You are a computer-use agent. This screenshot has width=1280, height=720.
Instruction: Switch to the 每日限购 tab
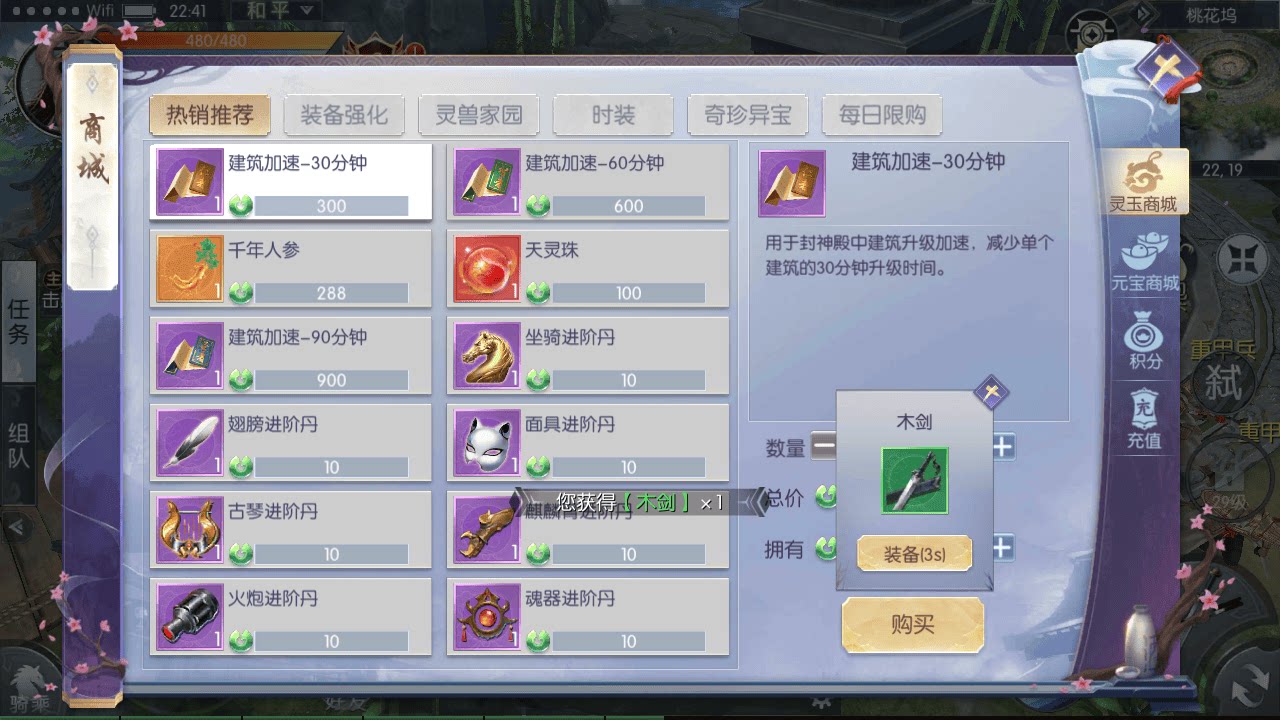[882, 114]
